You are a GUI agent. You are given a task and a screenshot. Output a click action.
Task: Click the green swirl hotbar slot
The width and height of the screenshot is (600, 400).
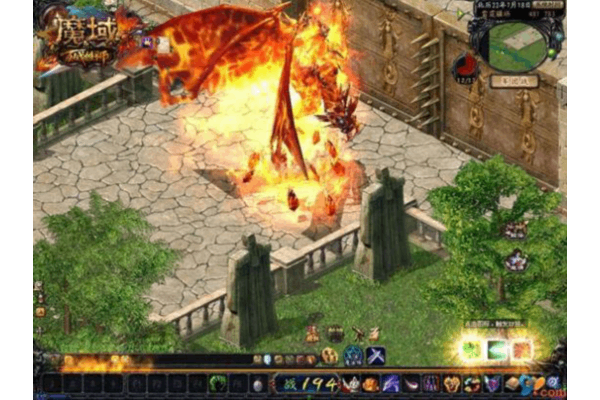pos(219,384)
